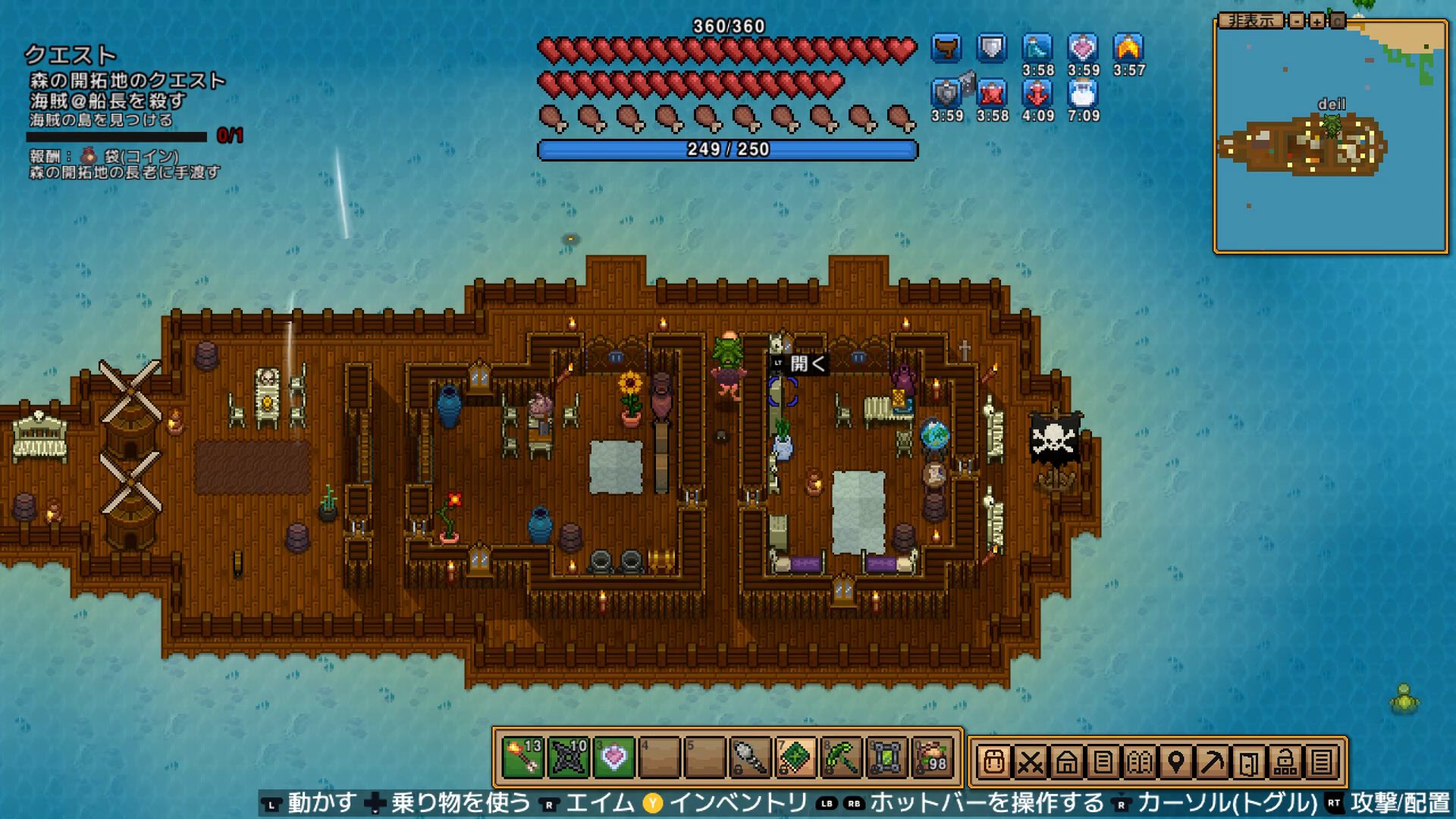Choose the hotbar slot holding 98 items

click(932, 758)
